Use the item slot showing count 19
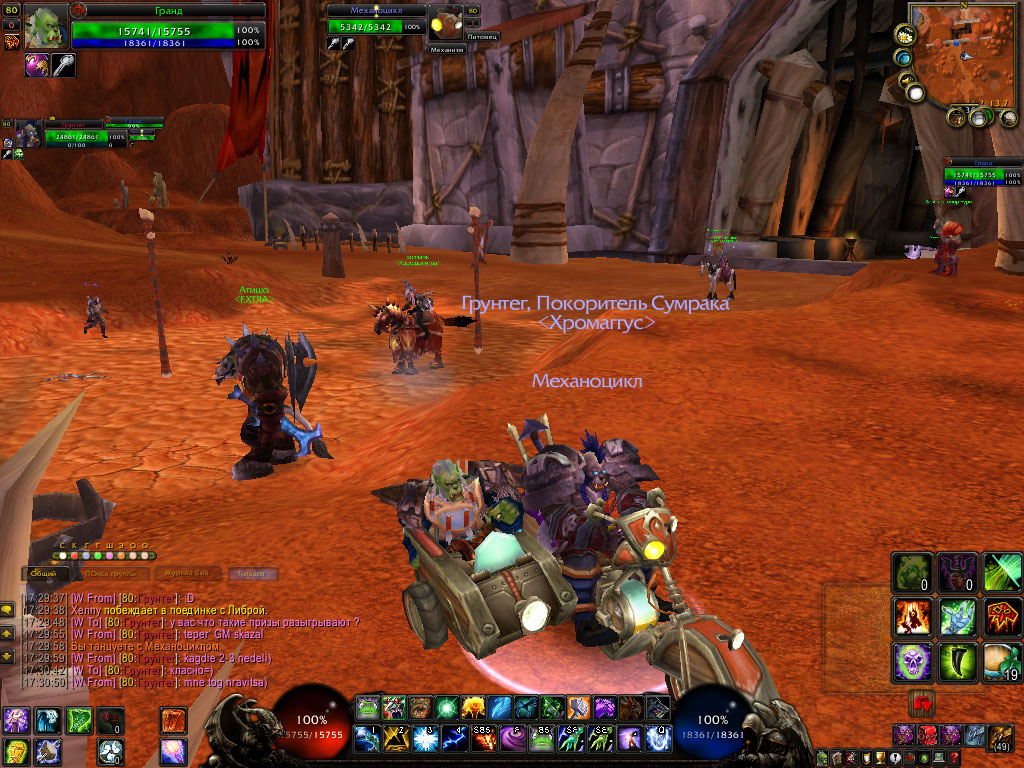Screen dimensions: 1024x768 pos(1003,661)
